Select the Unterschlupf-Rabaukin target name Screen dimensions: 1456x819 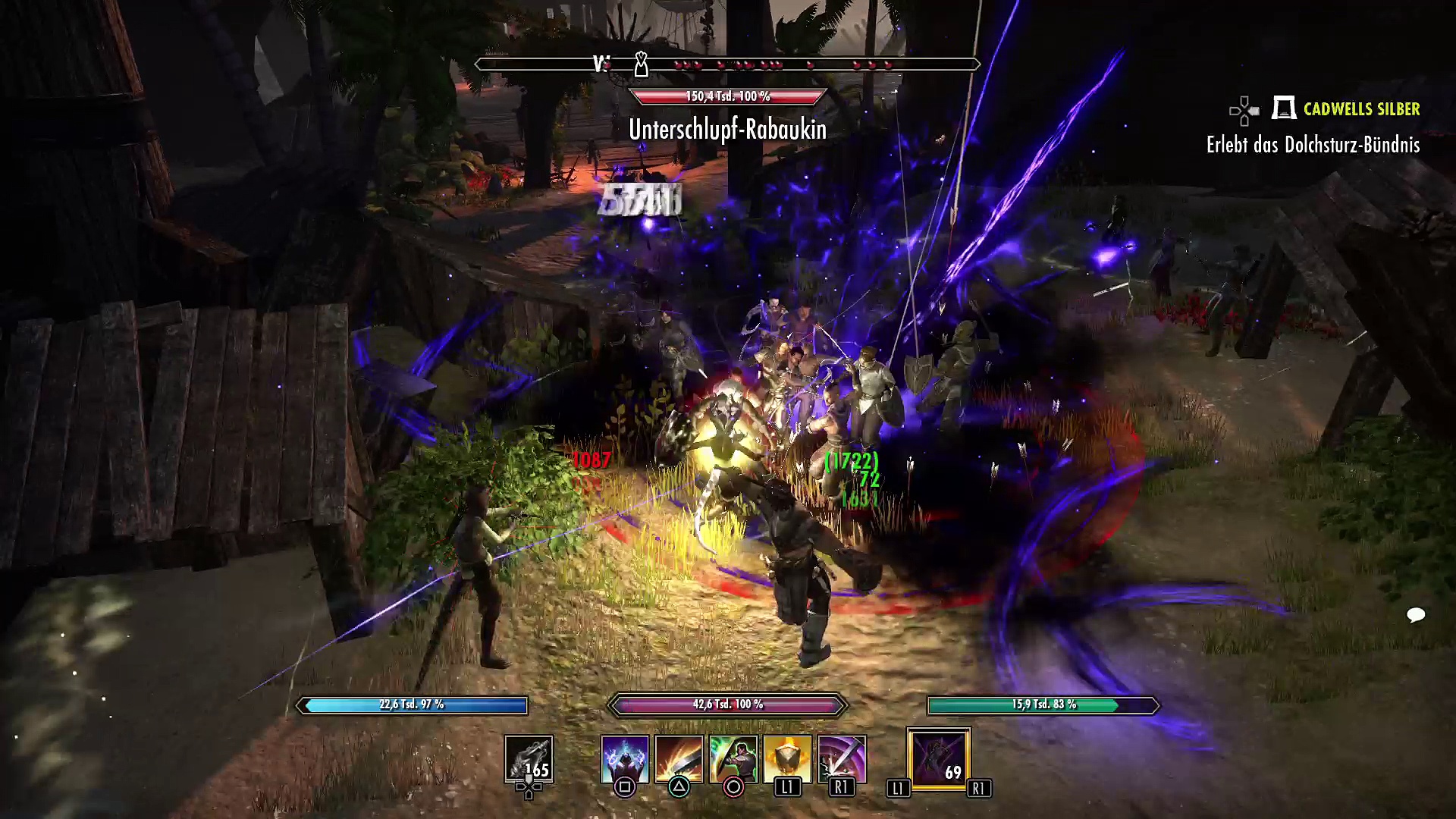coord(727,130)
